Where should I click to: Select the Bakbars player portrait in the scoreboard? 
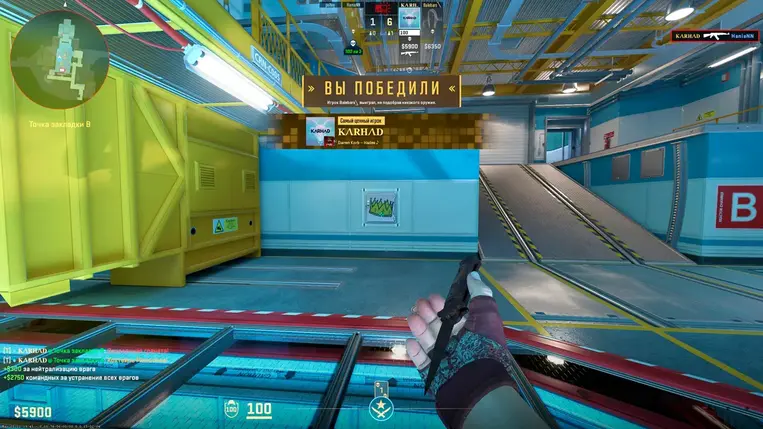pyautogui.click(x=431, y=19)
